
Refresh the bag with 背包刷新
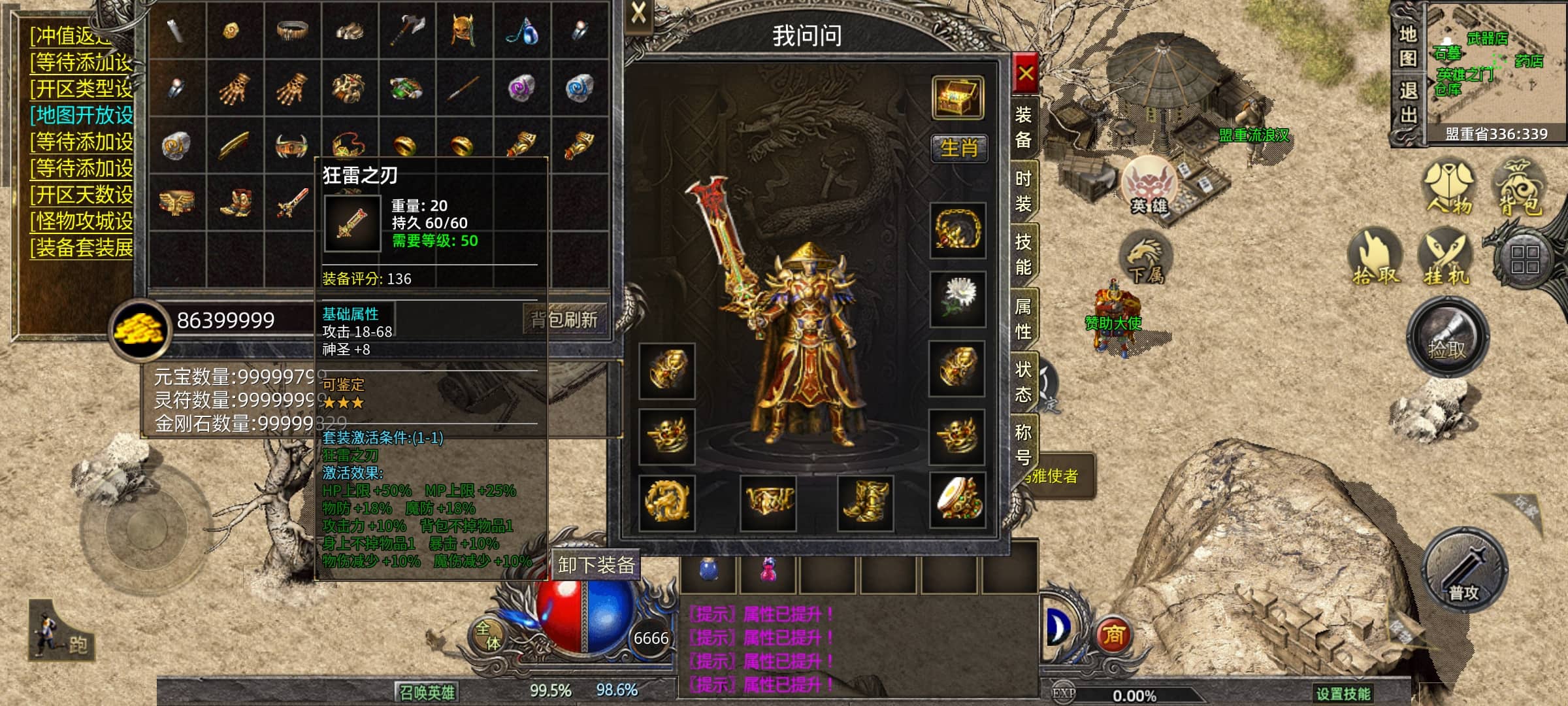click(564, 320)
